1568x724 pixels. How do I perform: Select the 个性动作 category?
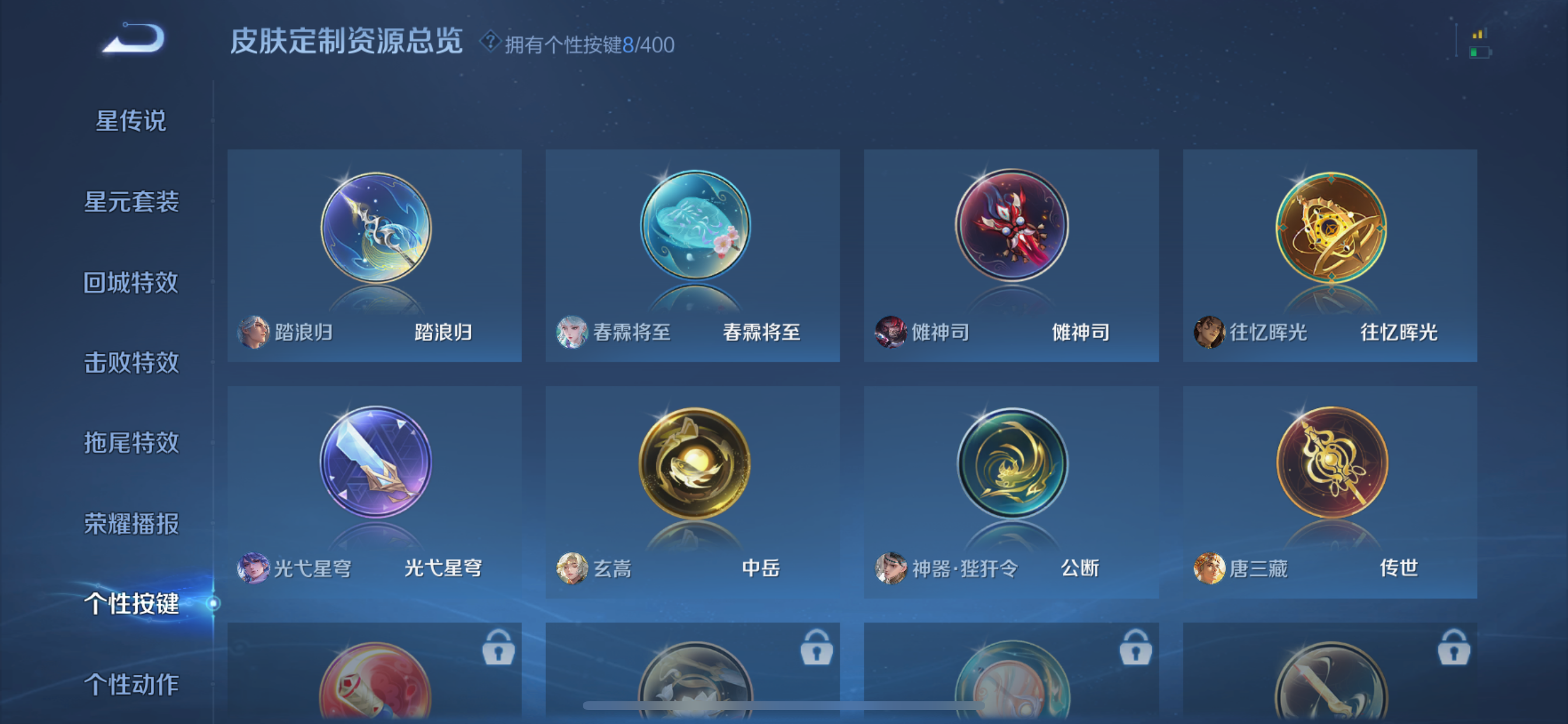131,684
